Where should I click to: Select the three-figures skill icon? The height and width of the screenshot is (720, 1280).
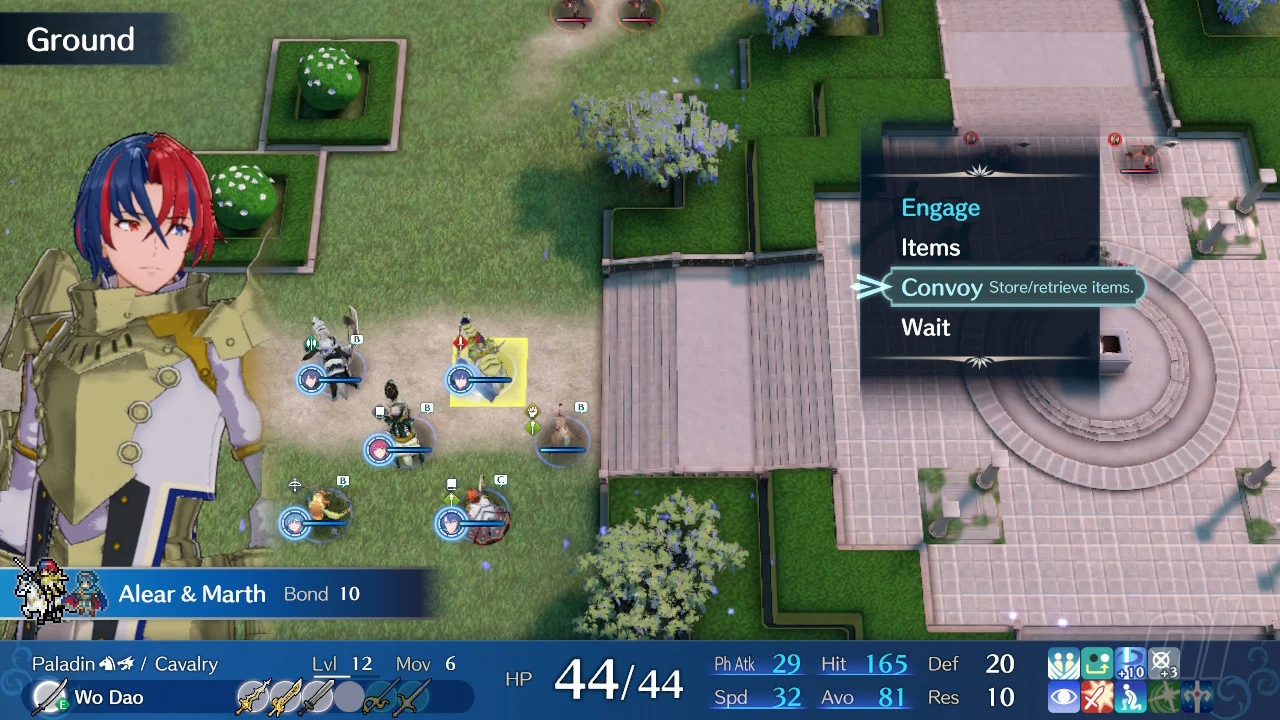coord(1063,664)
